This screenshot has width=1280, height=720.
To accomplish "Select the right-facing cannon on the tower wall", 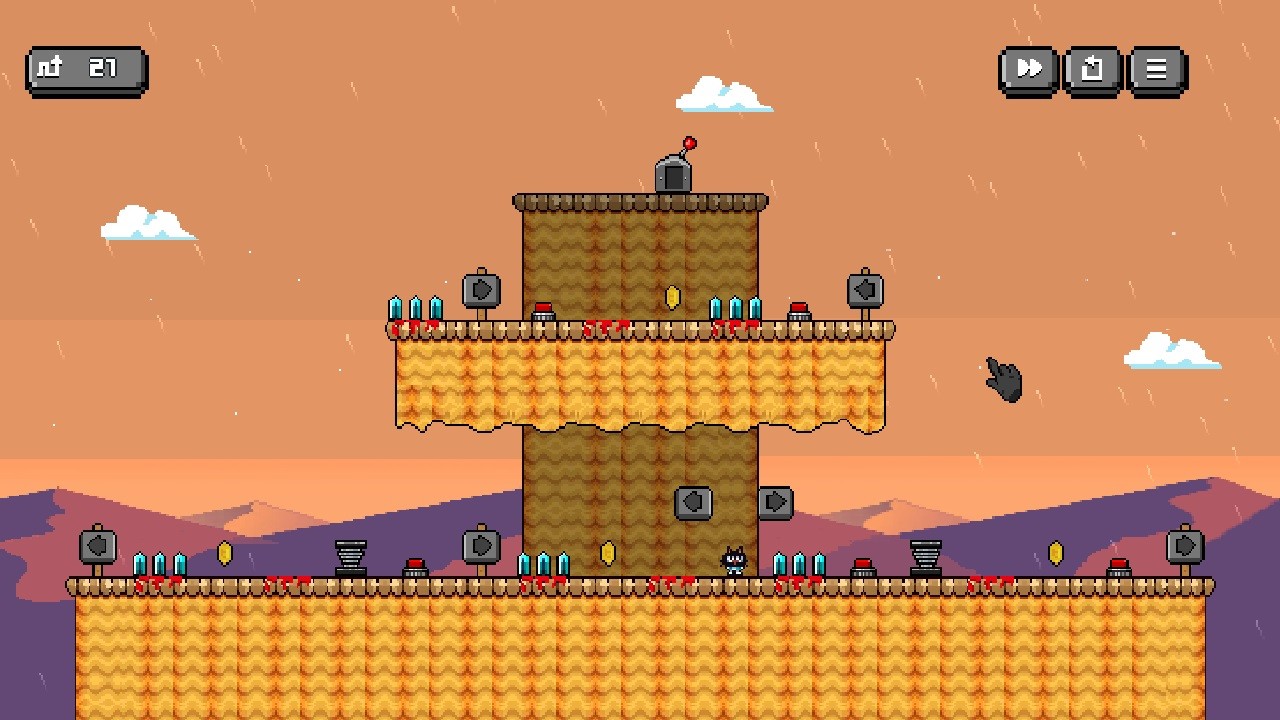I will pos(777,502).
